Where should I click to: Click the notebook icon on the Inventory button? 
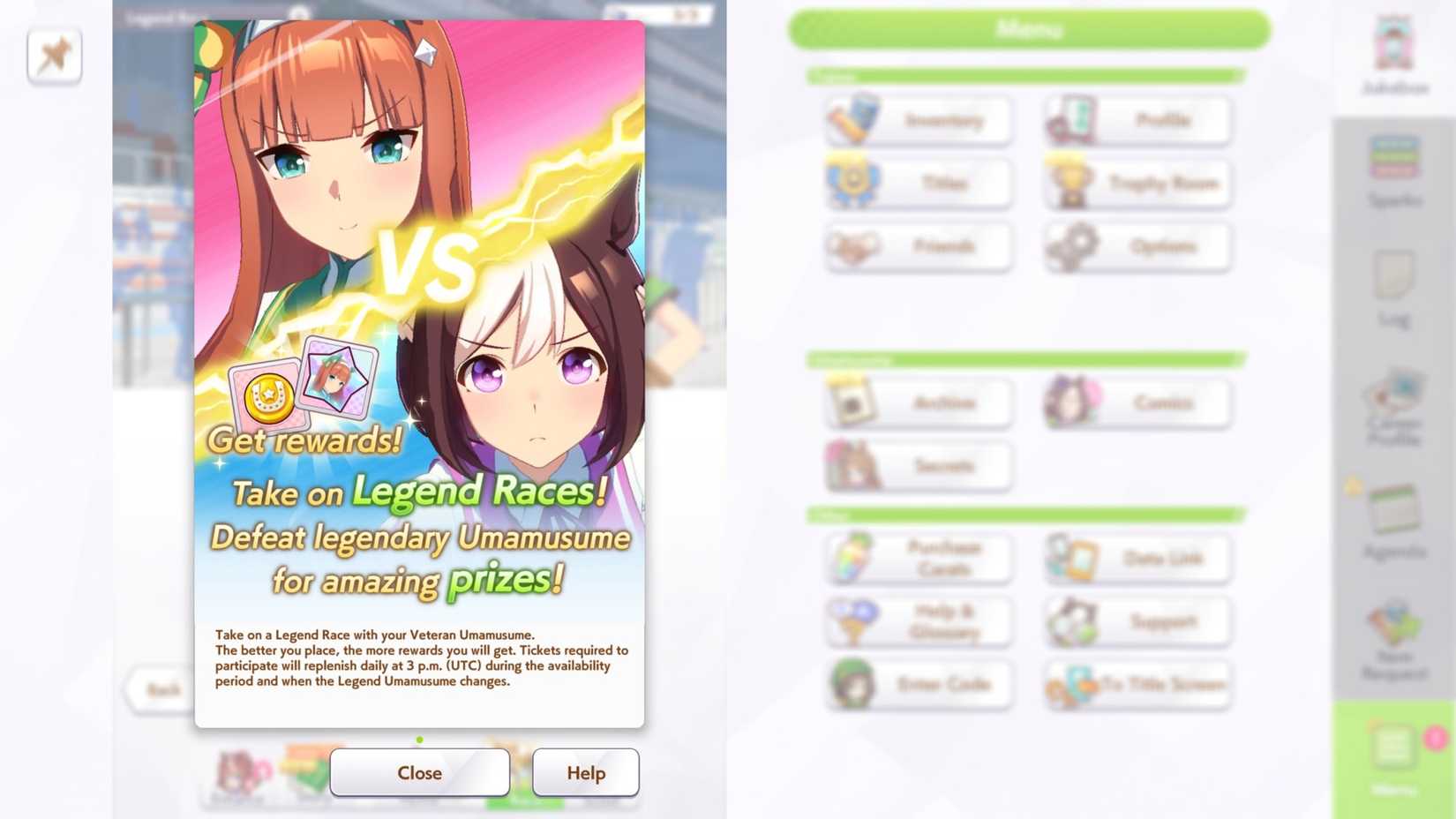click(852, 119)
